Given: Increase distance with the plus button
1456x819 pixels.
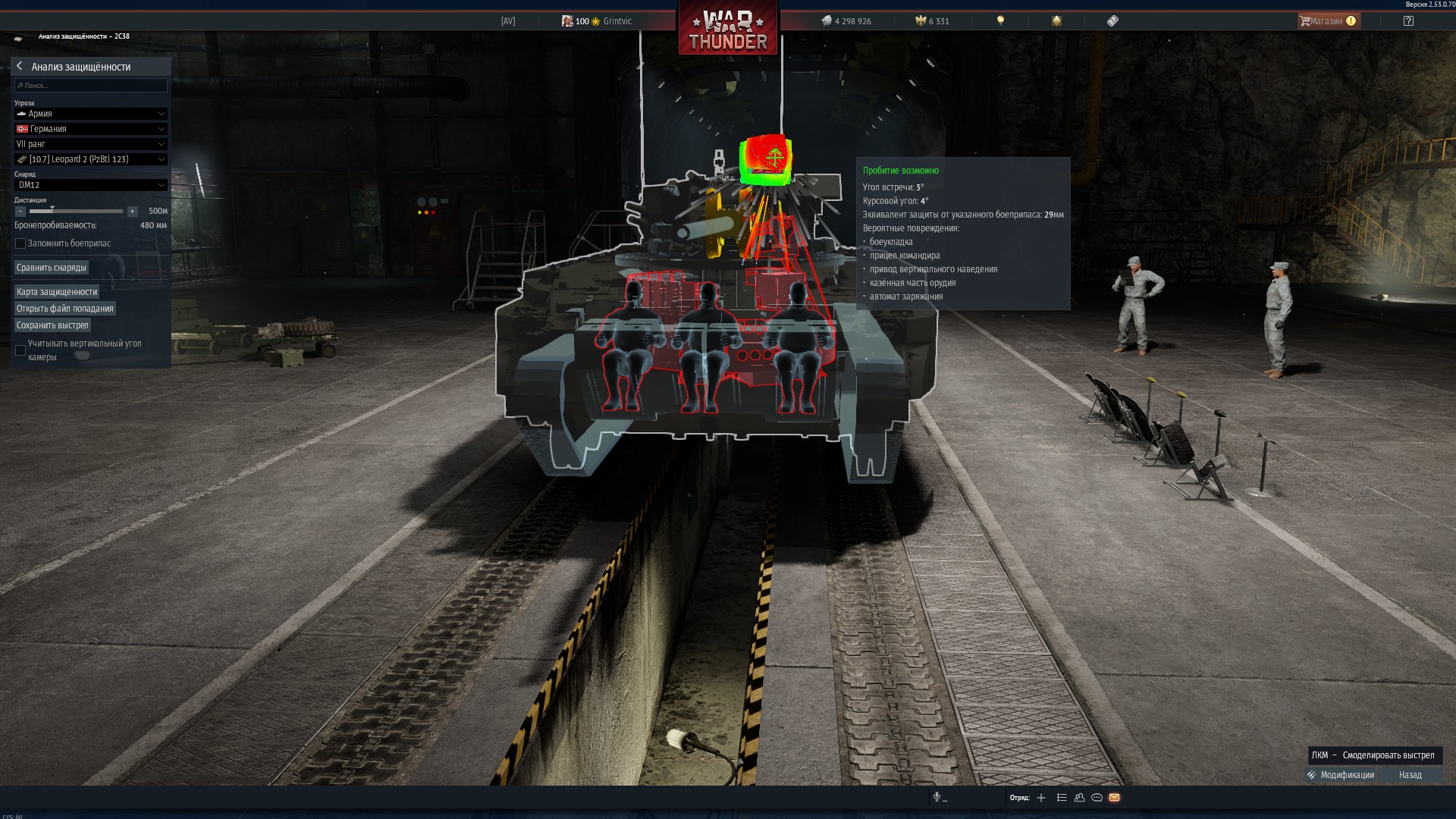Looking at the screenshot, I should pyautogui.click(x=132, y=212).
